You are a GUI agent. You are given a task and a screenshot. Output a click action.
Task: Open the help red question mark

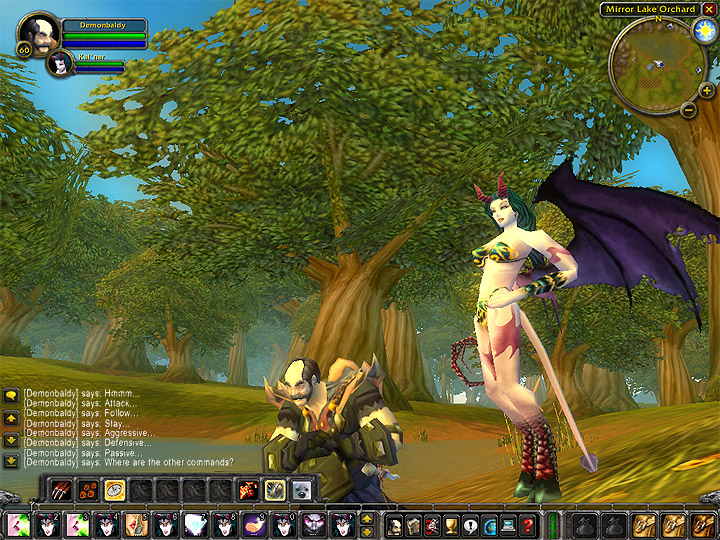click(x=527, y=526)
